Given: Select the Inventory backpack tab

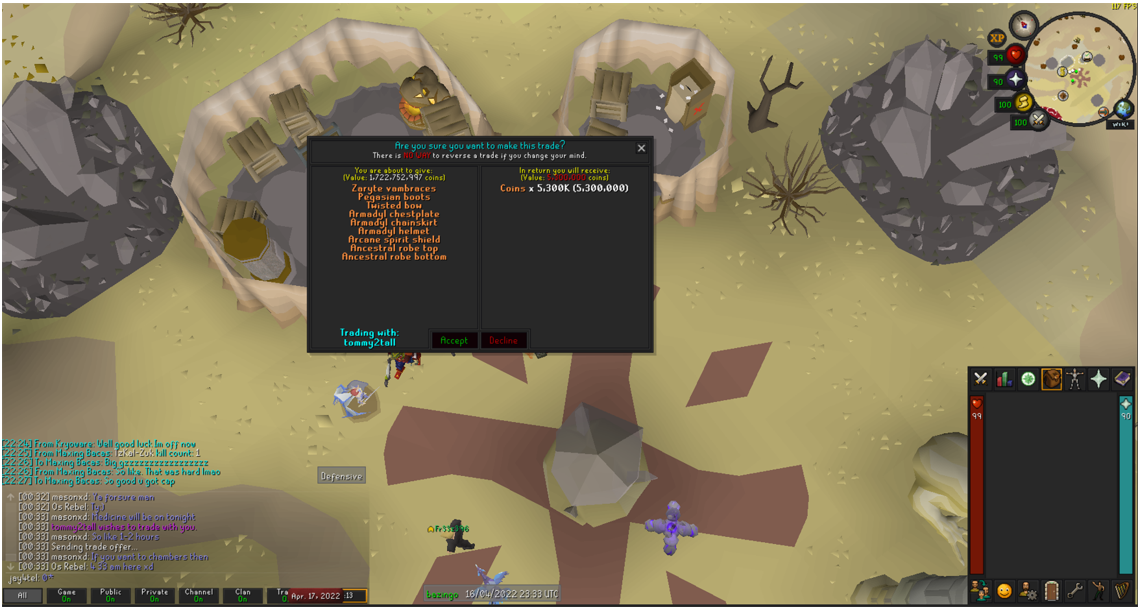Looking at the screenshot, I should (x=1051, y=379).
